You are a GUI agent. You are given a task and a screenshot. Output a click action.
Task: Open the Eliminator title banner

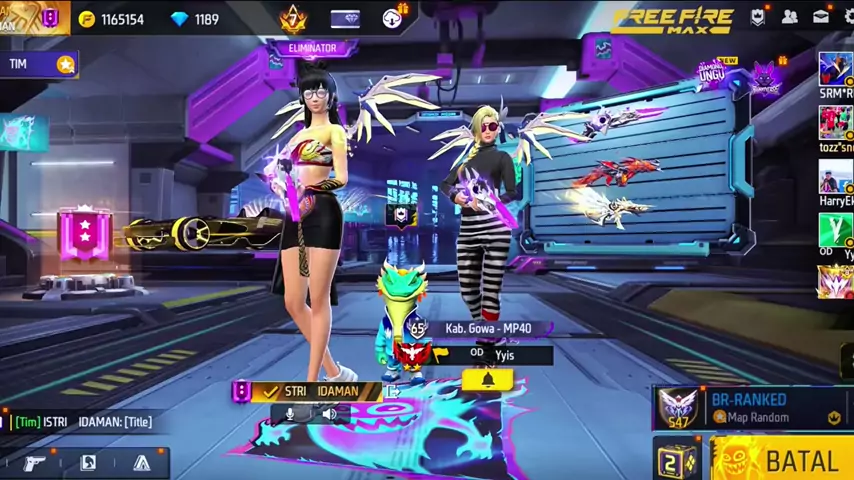coord(311,48)
